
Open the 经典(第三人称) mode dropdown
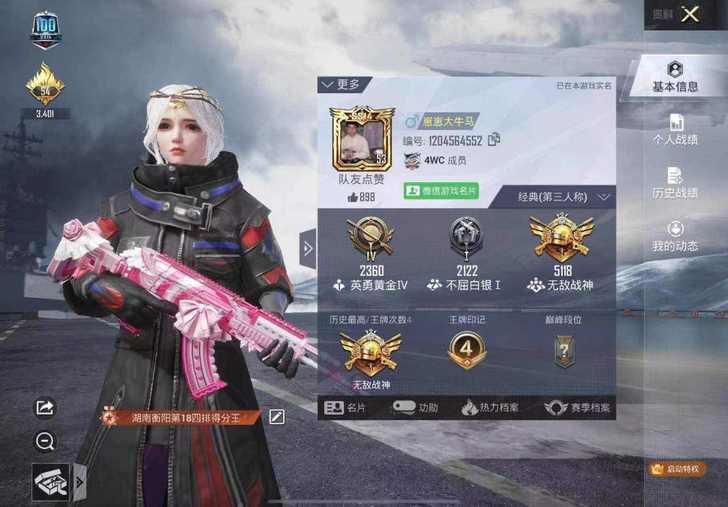point(565,197)
